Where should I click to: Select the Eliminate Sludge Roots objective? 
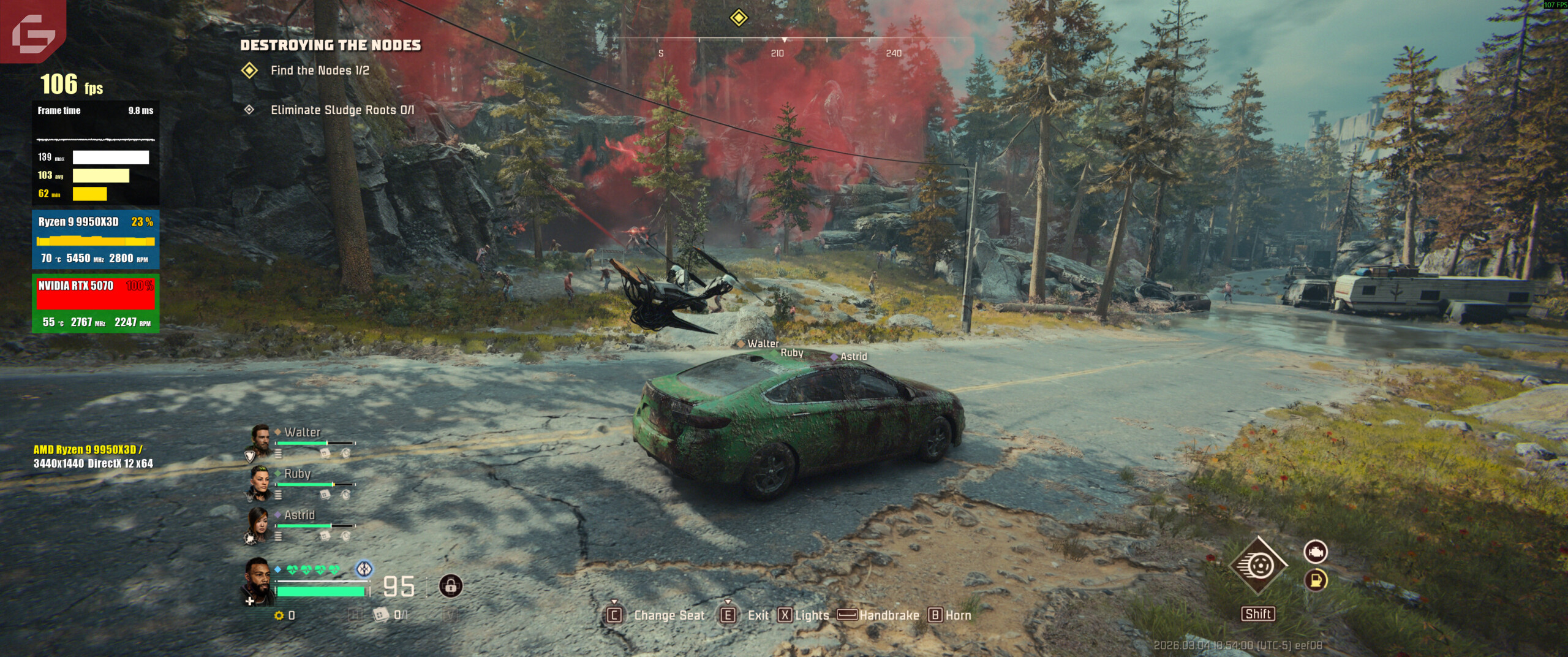pyautogui.click(x=342, y=110)
